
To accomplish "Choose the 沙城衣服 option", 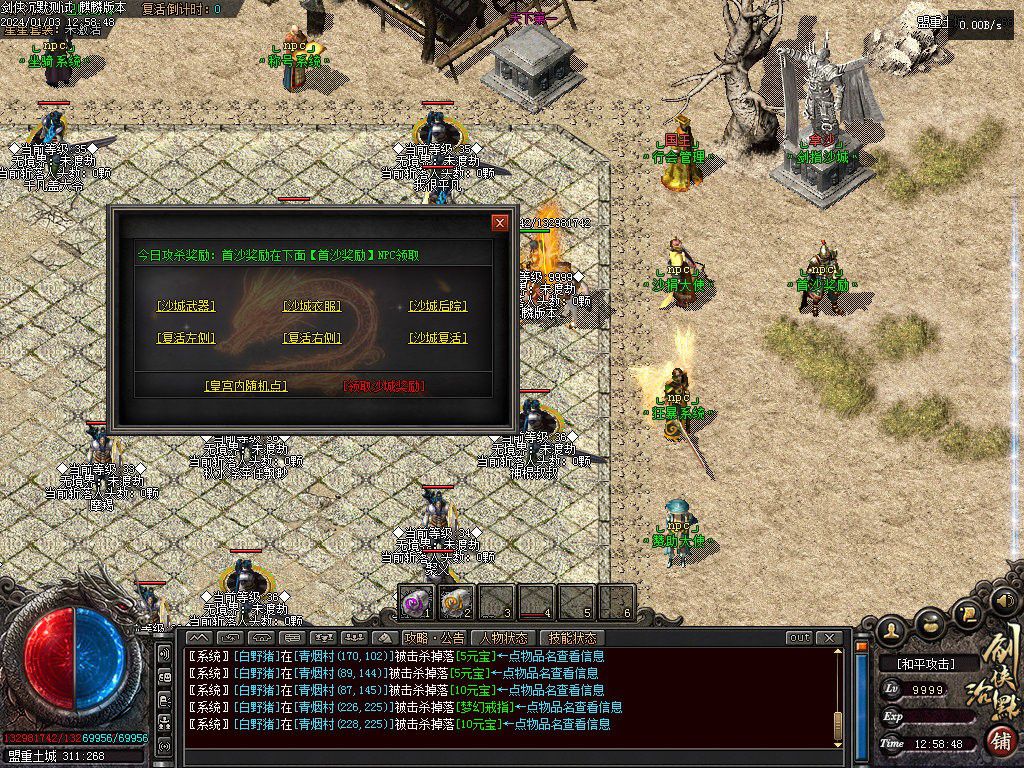I will (x=312, y=306).
